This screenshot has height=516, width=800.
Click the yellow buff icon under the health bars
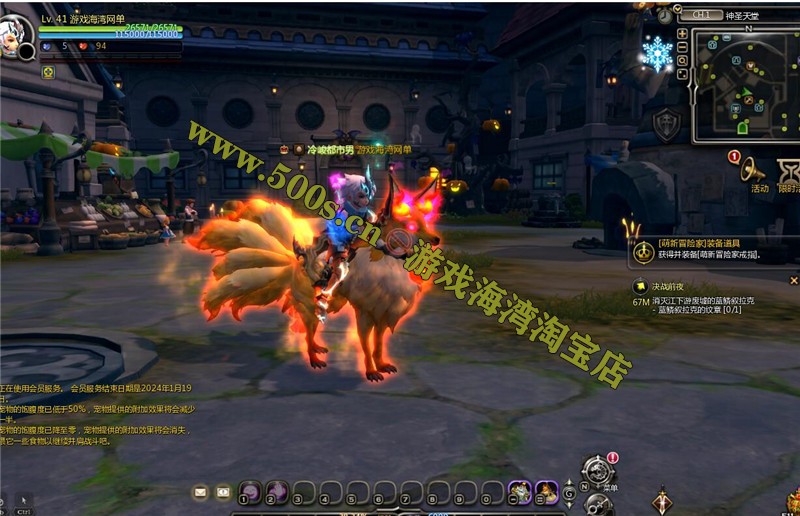pos(48,71)
